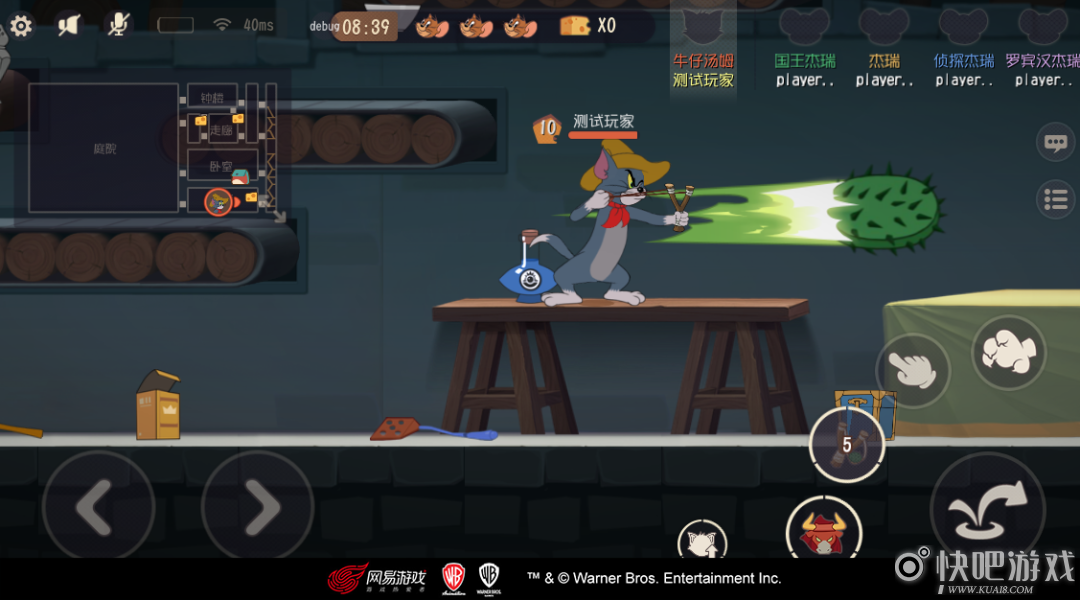1080x600 pixels.
Task: Open the gear settings menu
Action: click(20, 25)
